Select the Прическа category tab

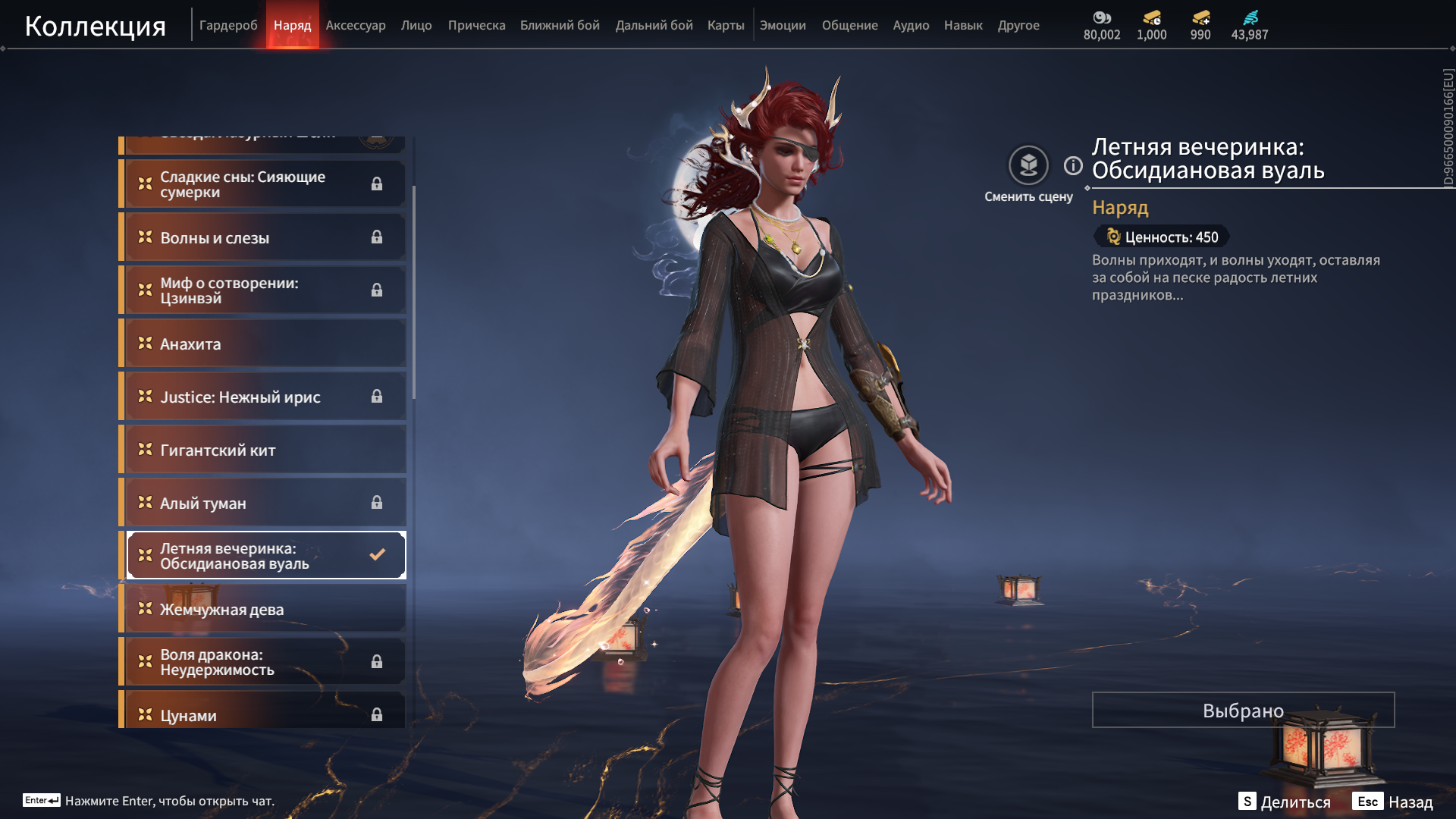[476, 25]
